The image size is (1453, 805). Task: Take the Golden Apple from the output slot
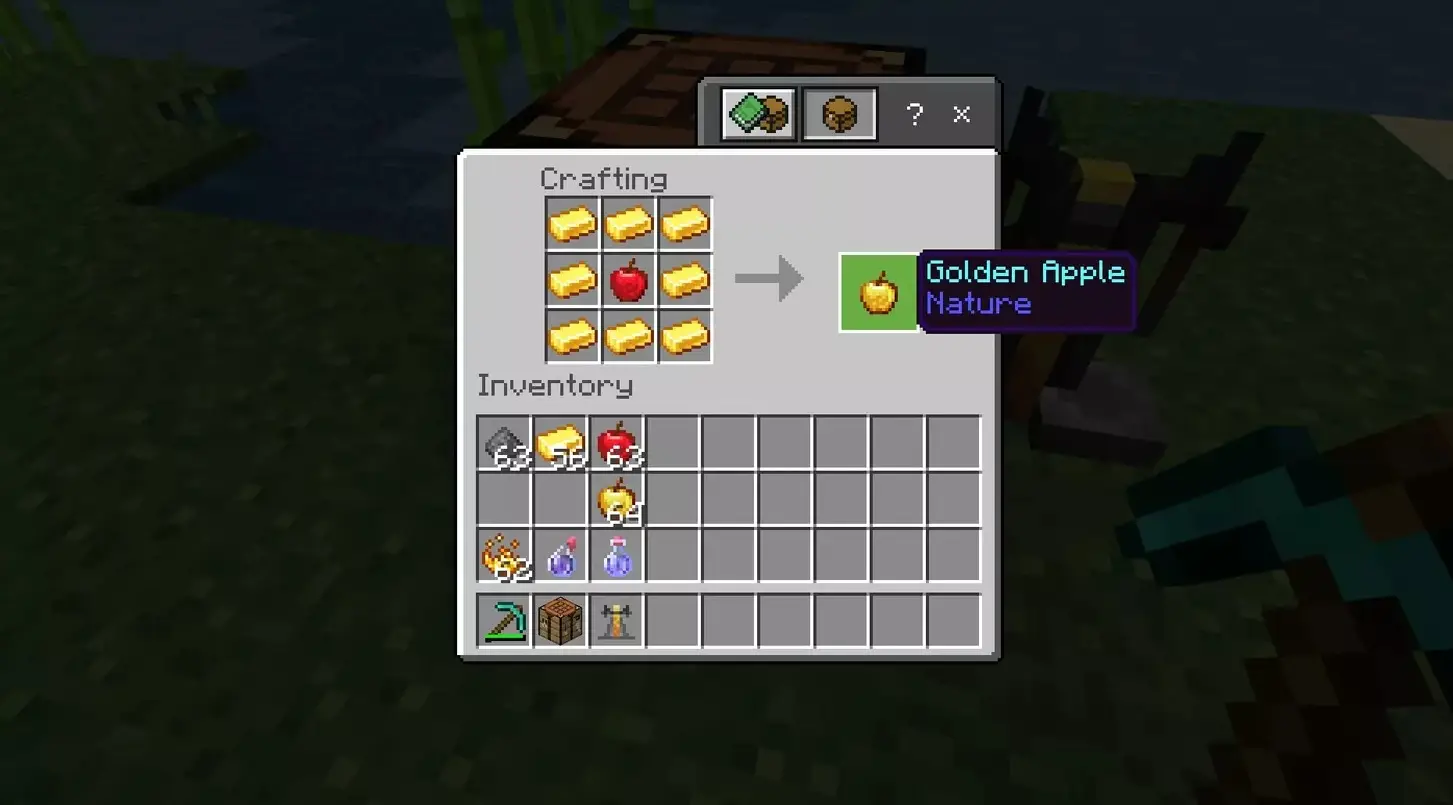[x=878, y=293]
